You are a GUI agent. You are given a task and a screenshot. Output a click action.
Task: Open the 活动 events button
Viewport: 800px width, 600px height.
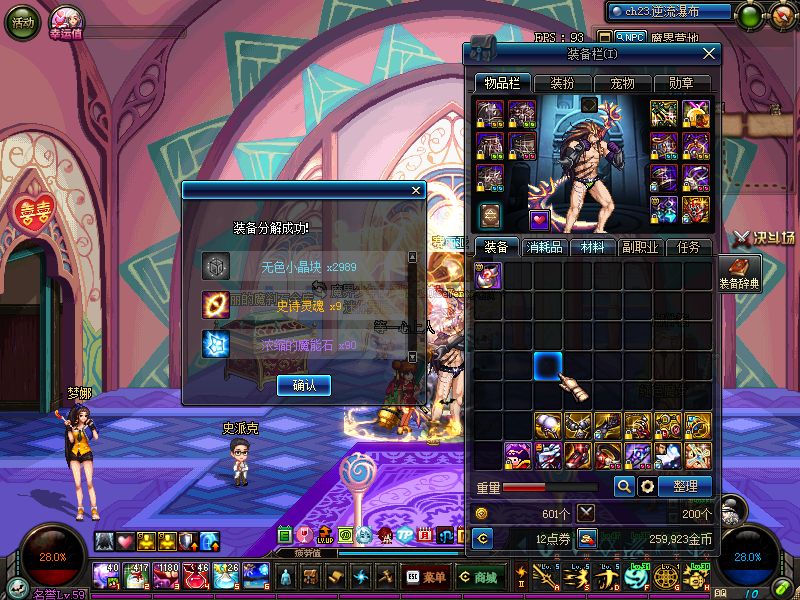21,23
